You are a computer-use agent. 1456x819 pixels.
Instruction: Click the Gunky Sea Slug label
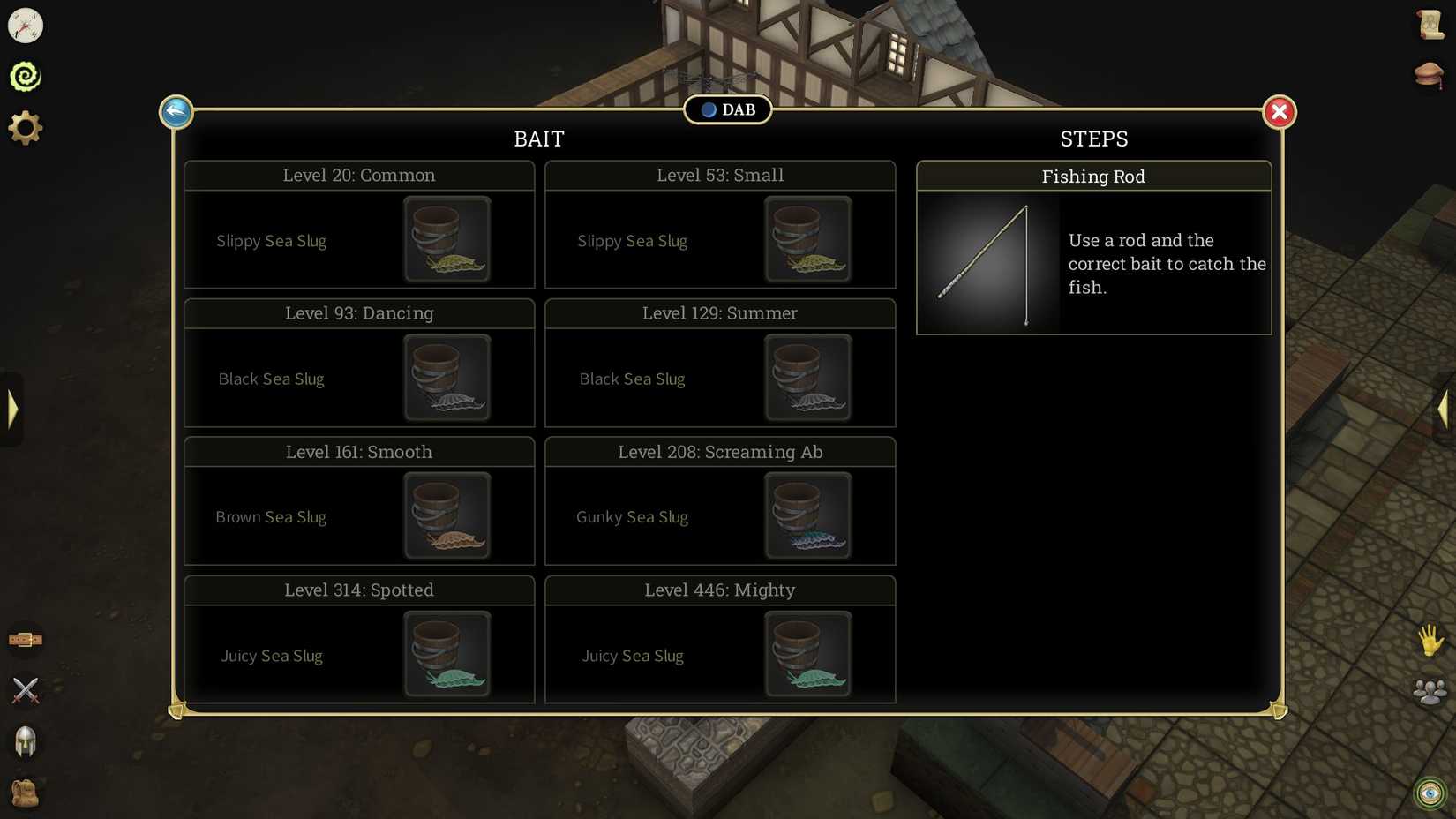pyautogui.click(x=632, y=516)
